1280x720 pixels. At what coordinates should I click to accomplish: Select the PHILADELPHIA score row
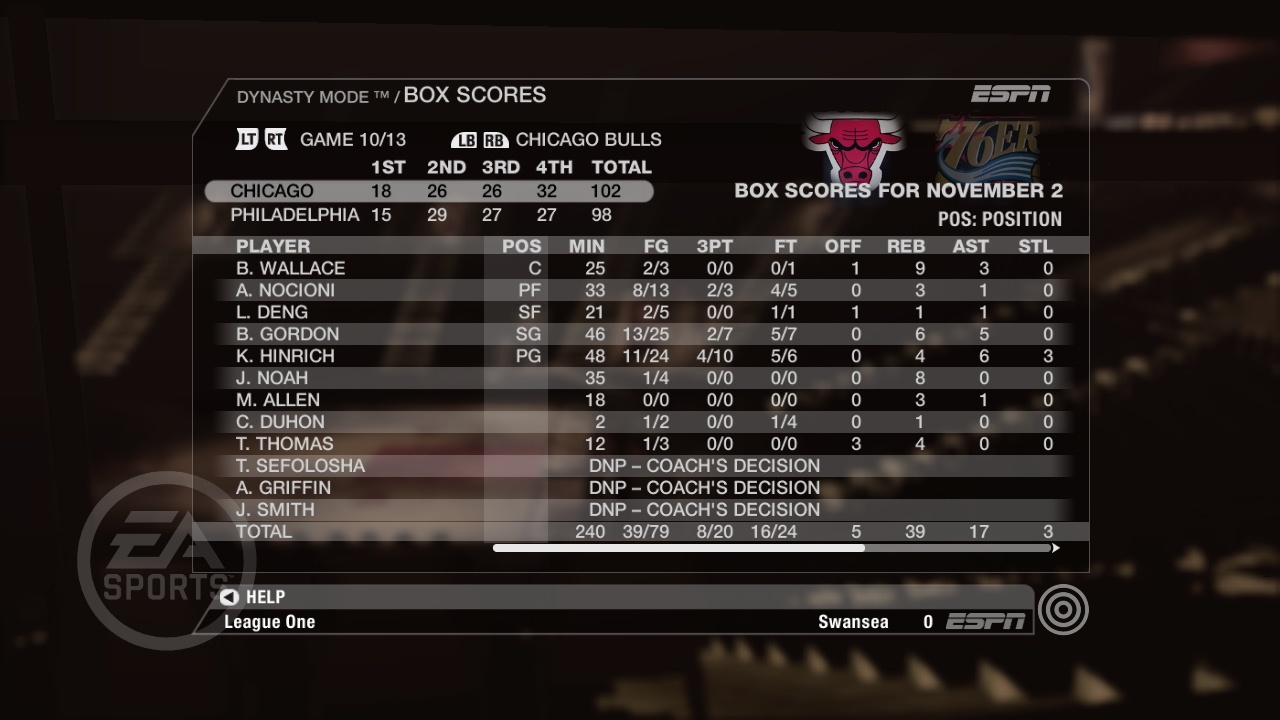click(430, 214)
